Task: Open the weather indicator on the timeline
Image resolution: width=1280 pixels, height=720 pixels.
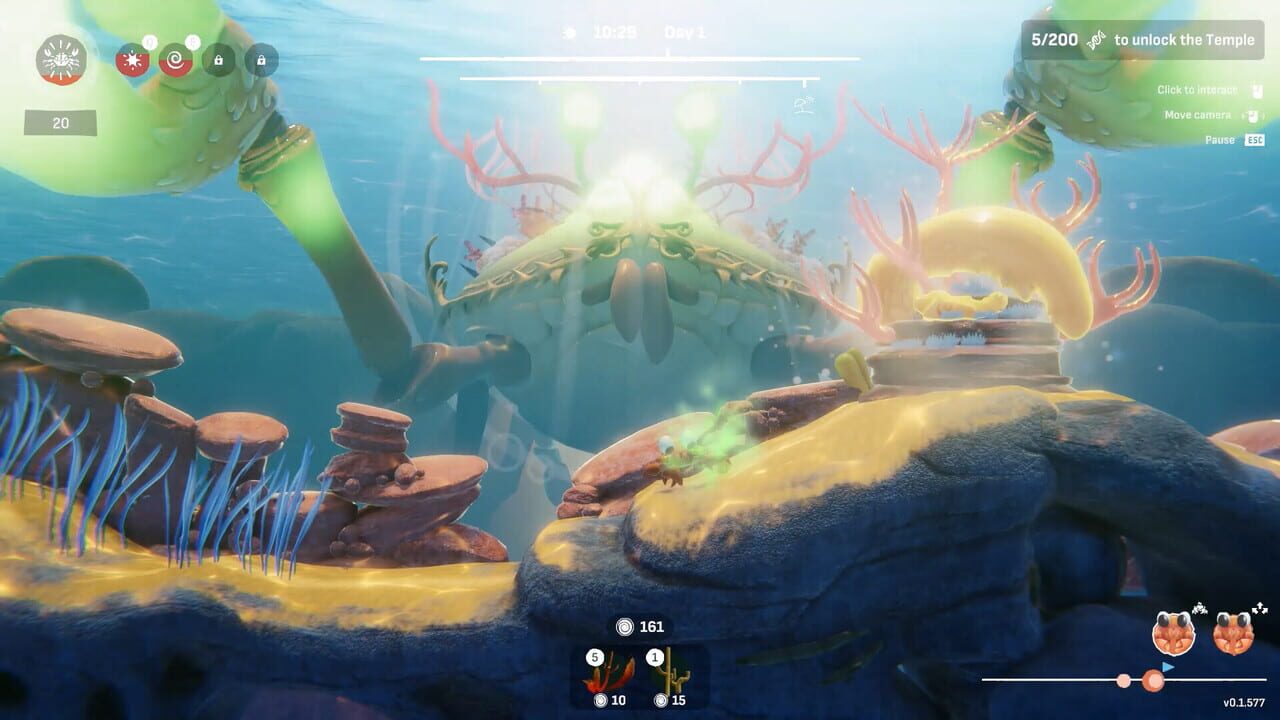Action: click(x=803, y=106)
